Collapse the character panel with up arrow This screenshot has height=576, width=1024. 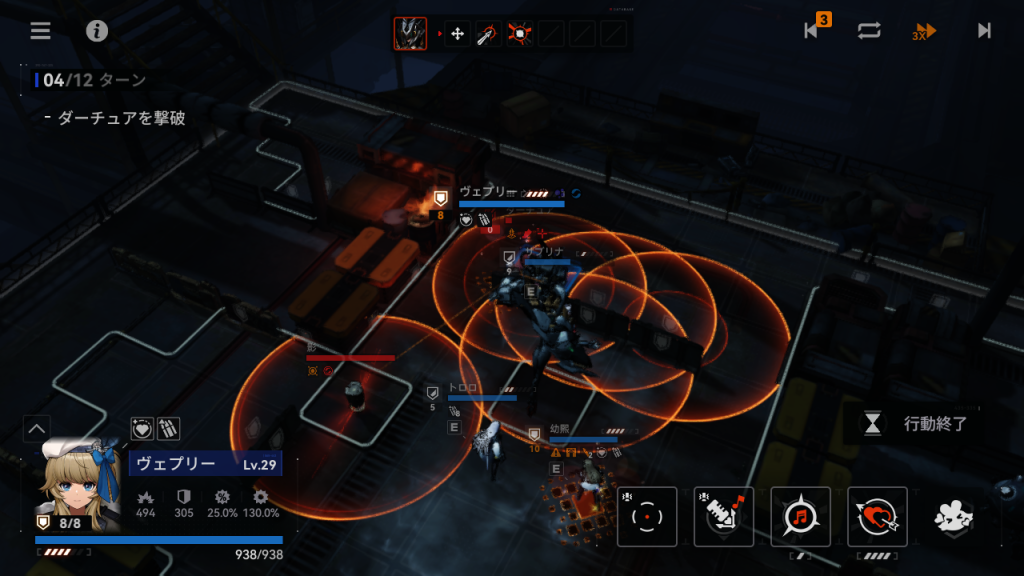[36, 429]
